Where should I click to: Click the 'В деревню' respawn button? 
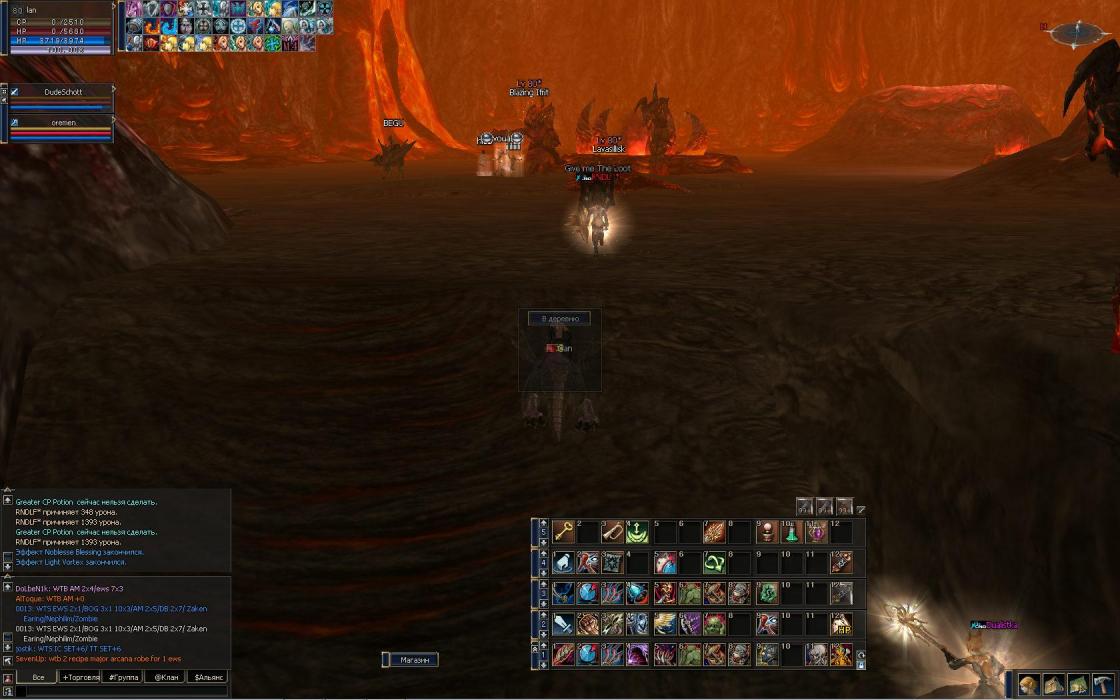coord(559,319)
